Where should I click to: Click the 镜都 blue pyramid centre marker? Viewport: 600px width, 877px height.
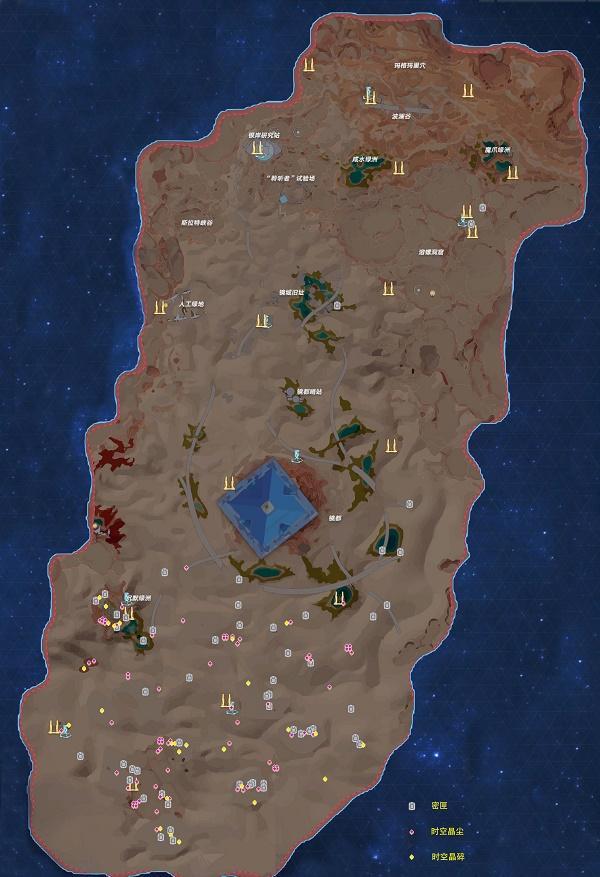[x=268, y=506]
